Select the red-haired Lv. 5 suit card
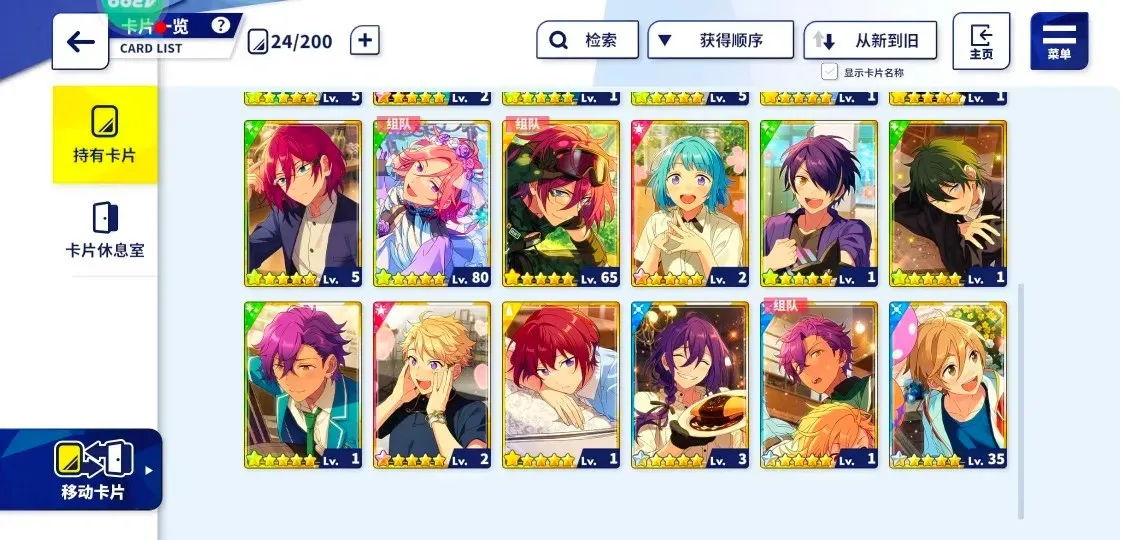The width and height of the screenshot is (1140, 540). pyautogui.click(x=303, y=203)
